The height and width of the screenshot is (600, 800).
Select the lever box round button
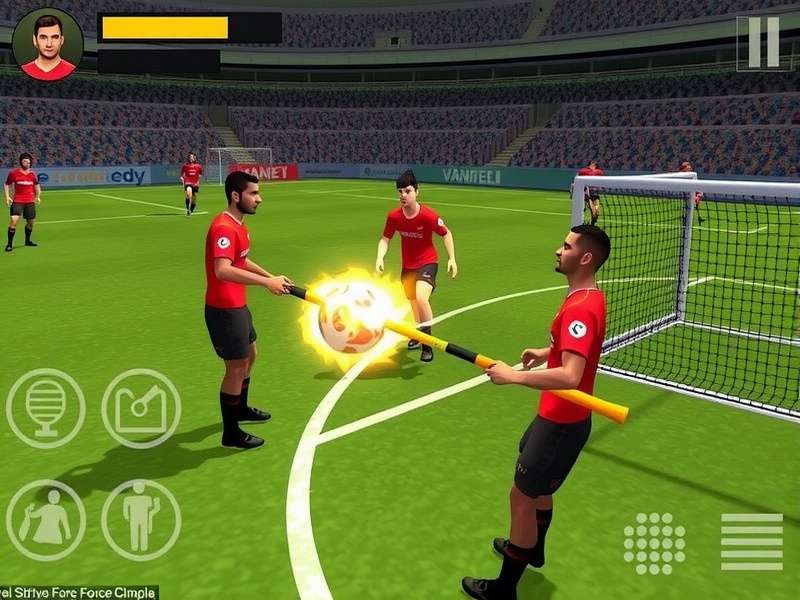click(141, 408)
